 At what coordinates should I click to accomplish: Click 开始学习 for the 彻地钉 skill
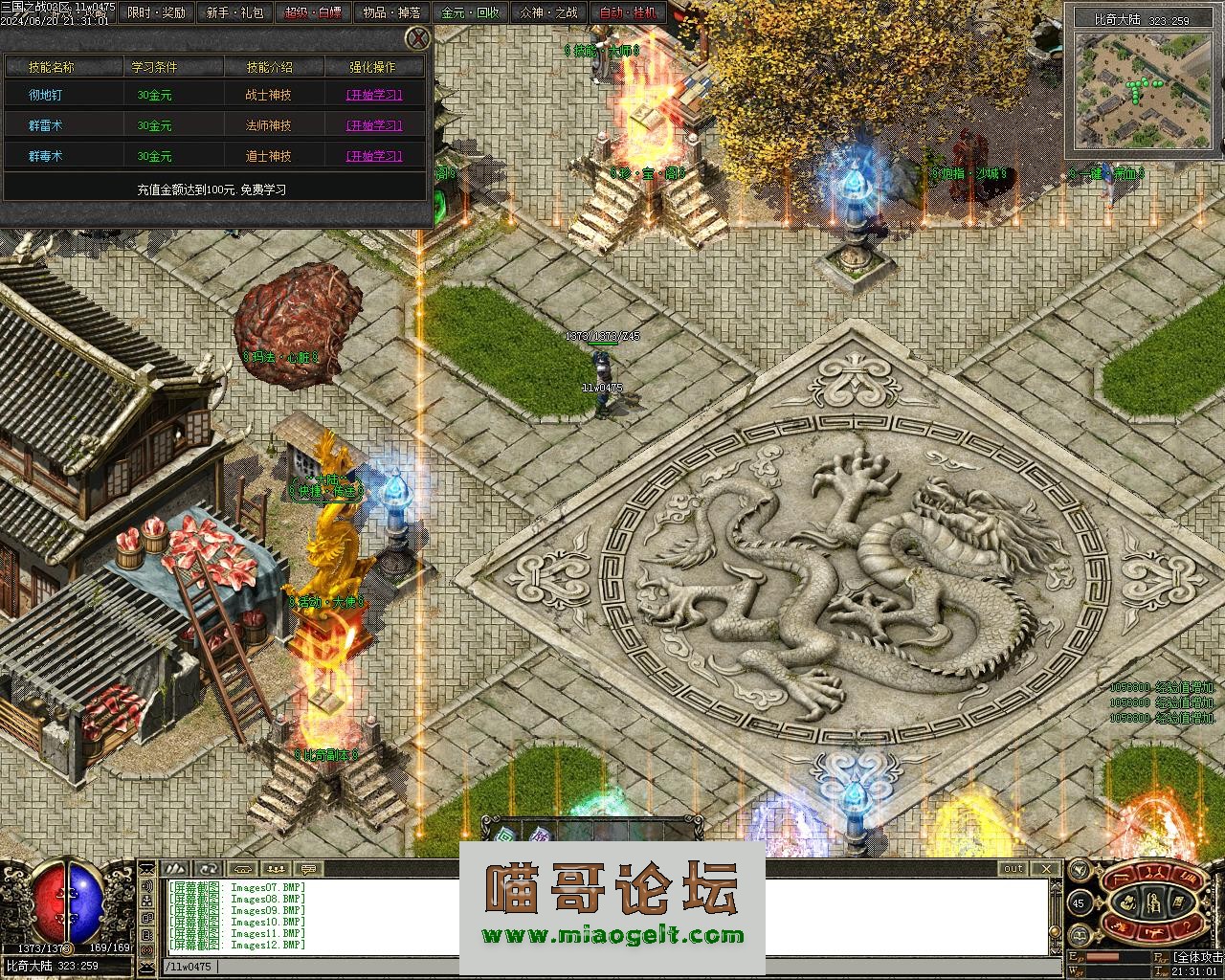coord(373,96)
